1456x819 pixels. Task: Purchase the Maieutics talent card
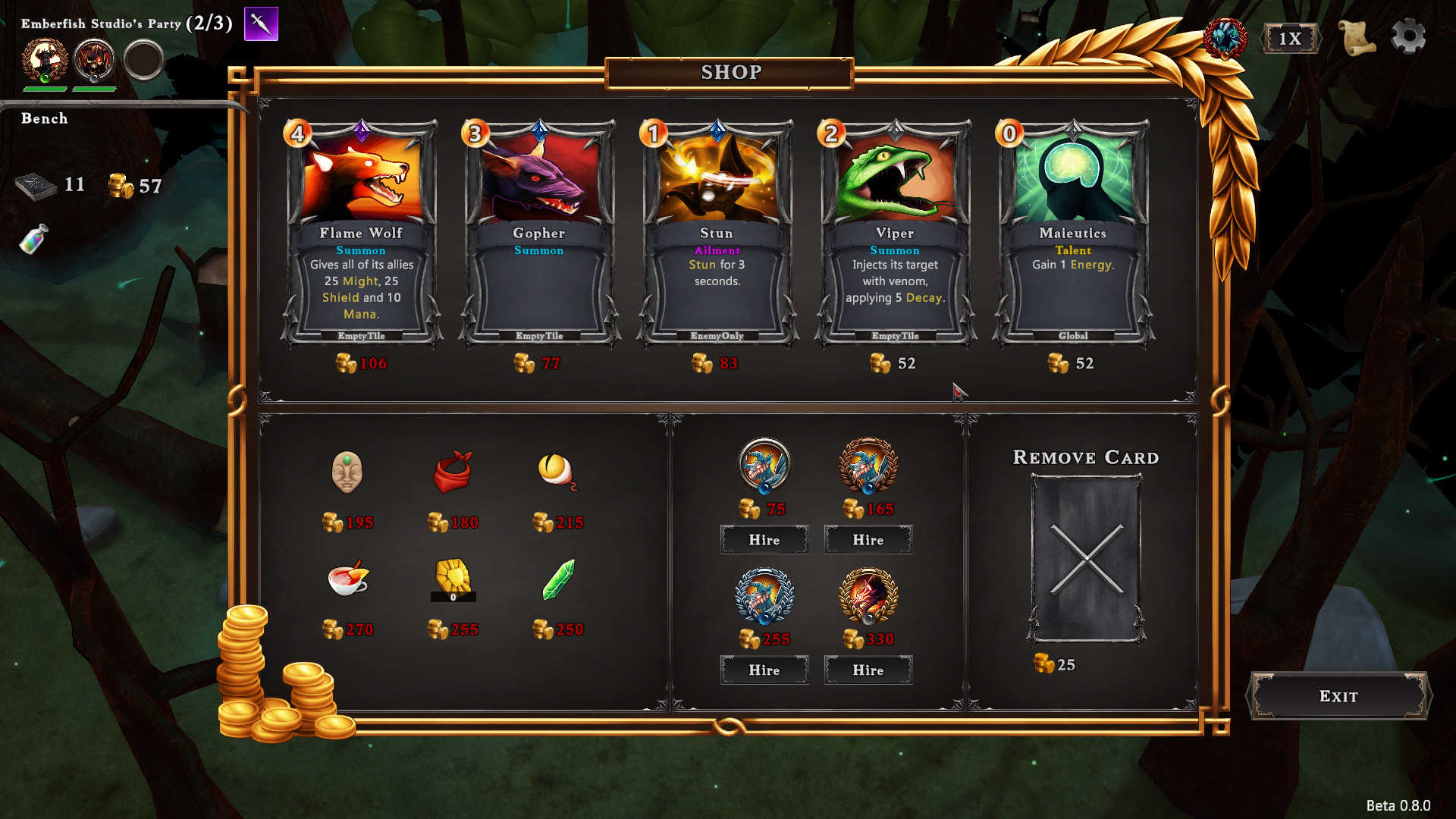(x=1072, y=231)
